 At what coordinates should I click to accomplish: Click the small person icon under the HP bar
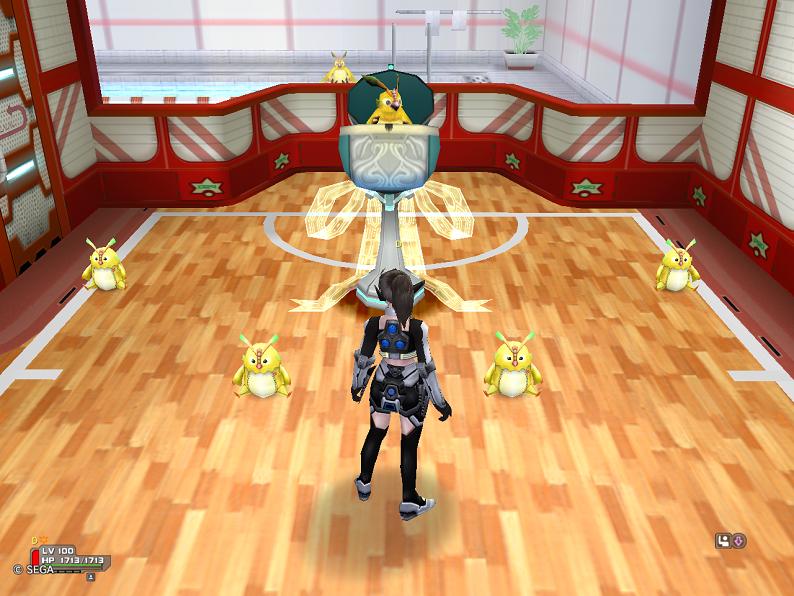click(90, 576)
